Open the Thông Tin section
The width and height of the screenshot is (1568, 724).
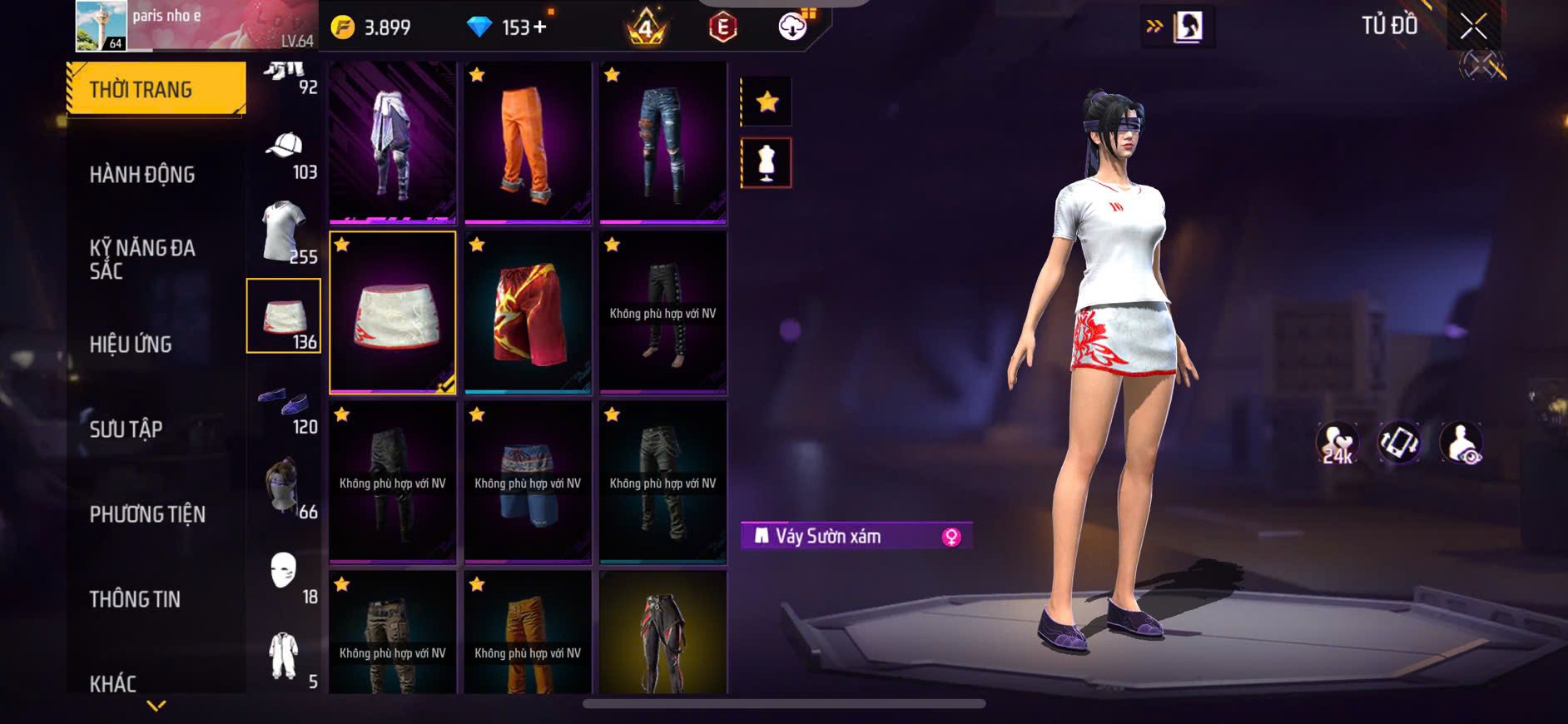pos(135,599)
